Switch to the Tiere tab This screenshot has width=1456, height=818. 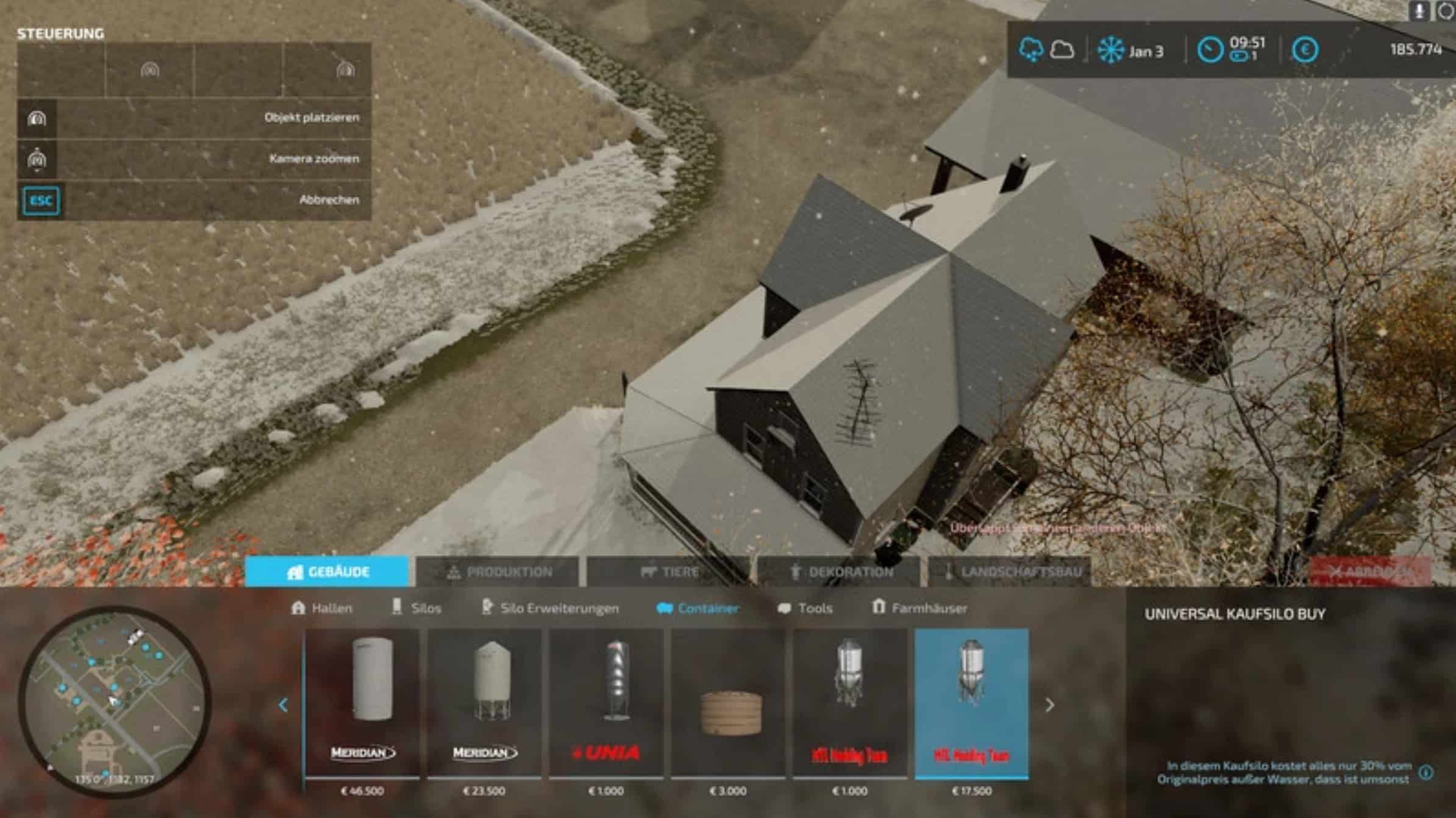point(669,572)
